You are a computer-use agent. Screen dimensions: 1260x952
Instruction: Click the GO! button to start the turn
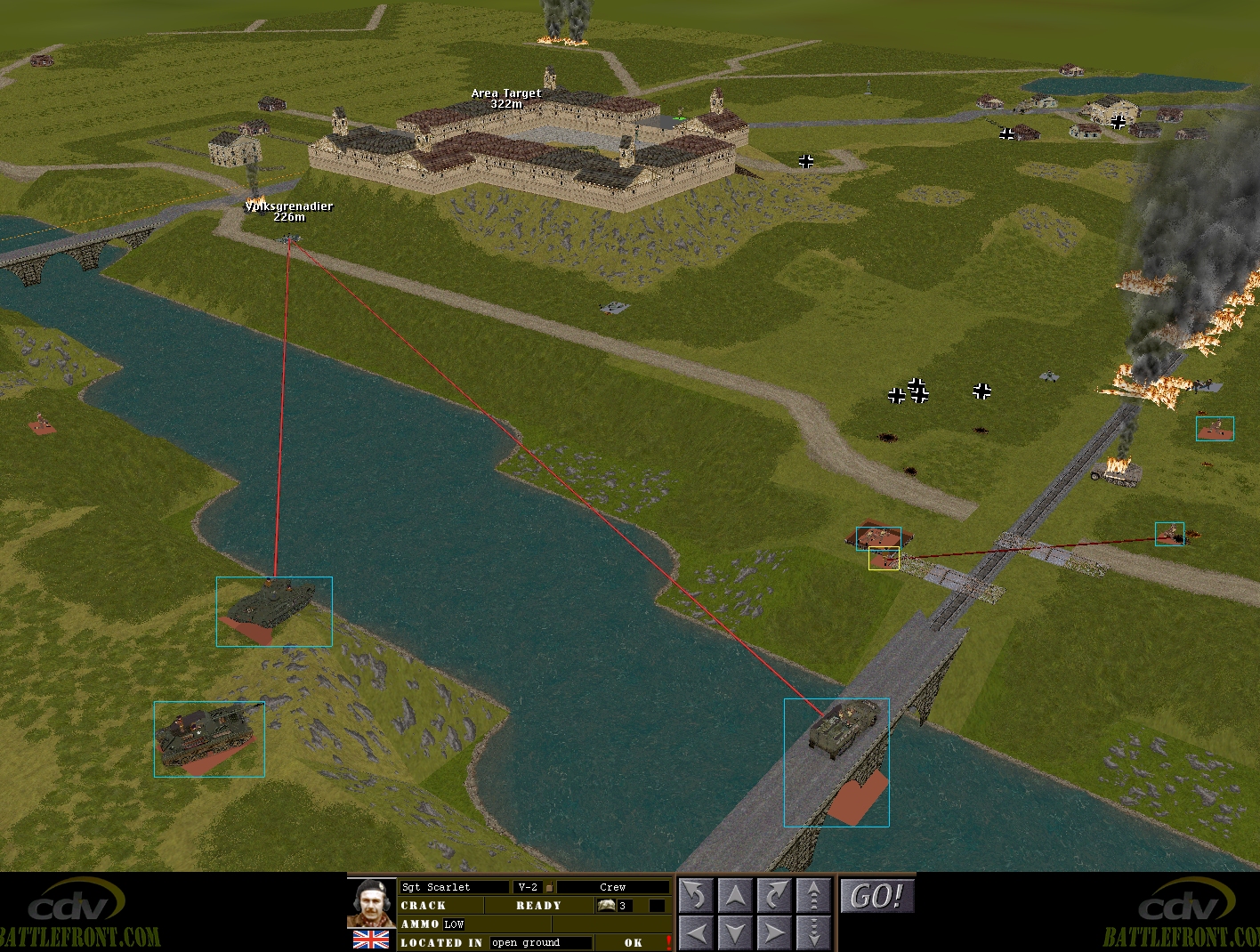(x=876, y=896)
